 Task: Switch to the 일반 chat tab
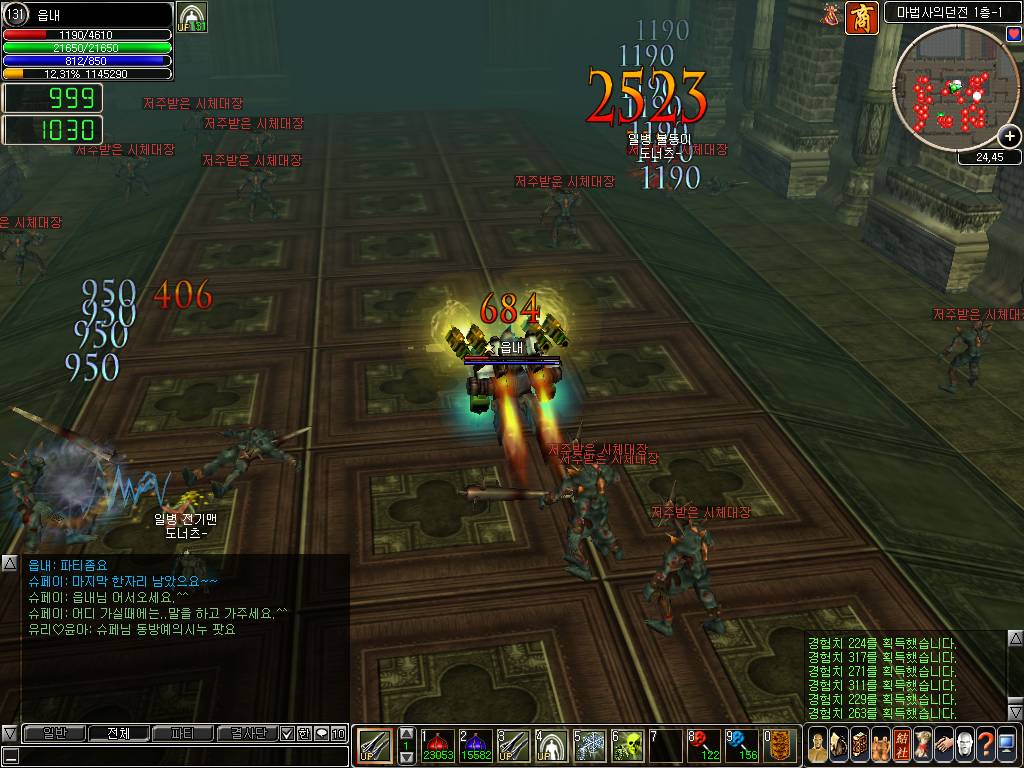[54, 733]
